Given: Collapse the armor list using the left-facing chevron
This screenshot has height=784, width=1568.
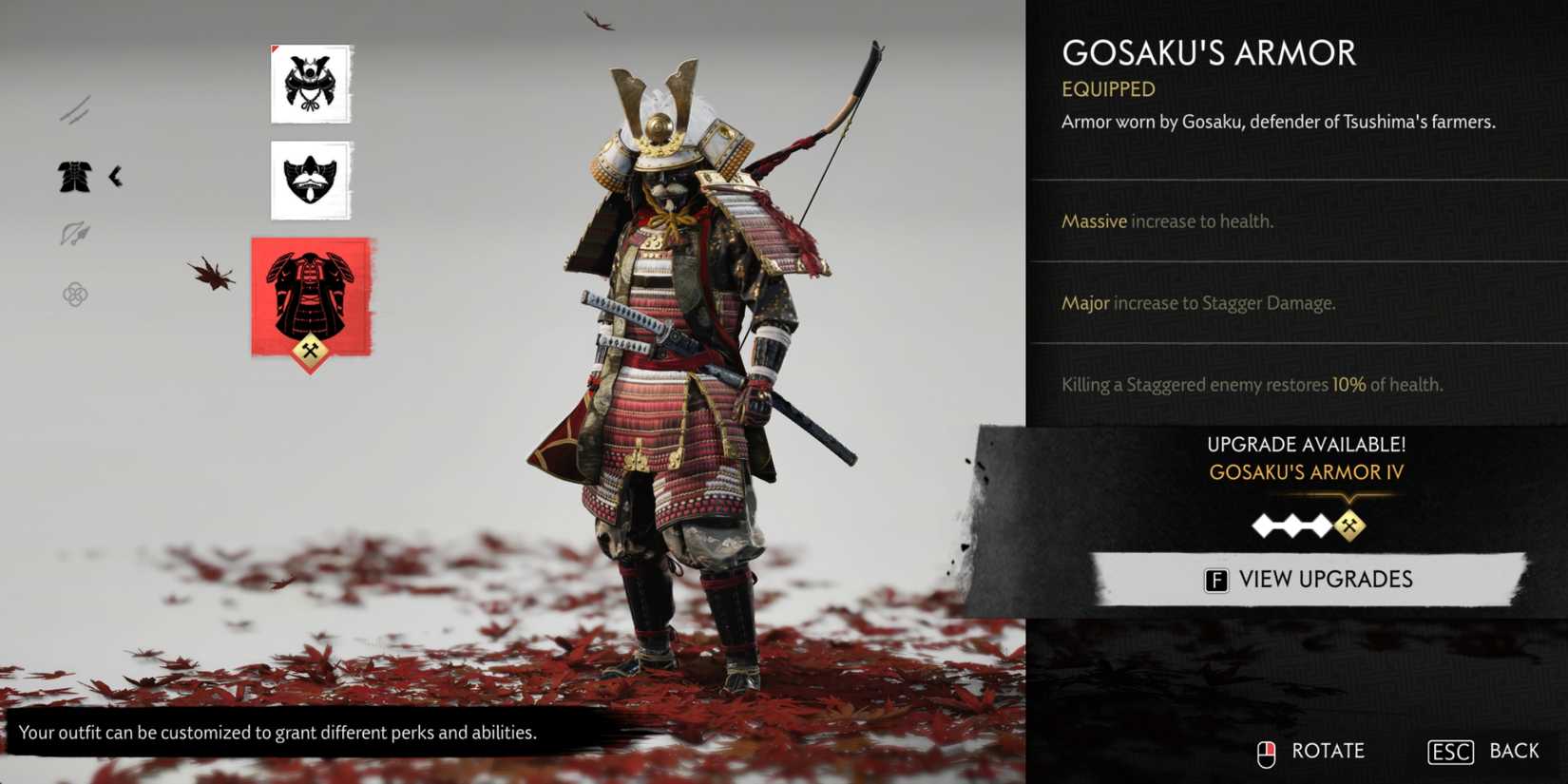Looking at the screenshot, I should point(116,177).
